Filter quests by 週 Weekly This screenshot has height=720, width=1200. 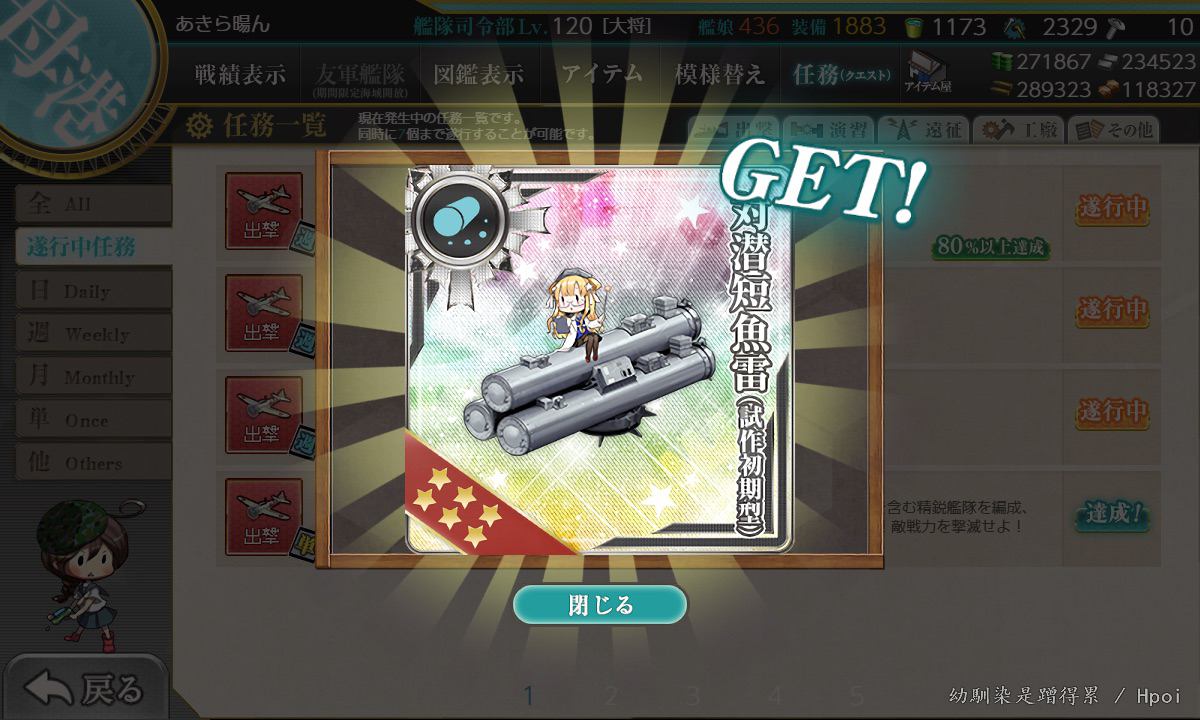tap(92, 334)
